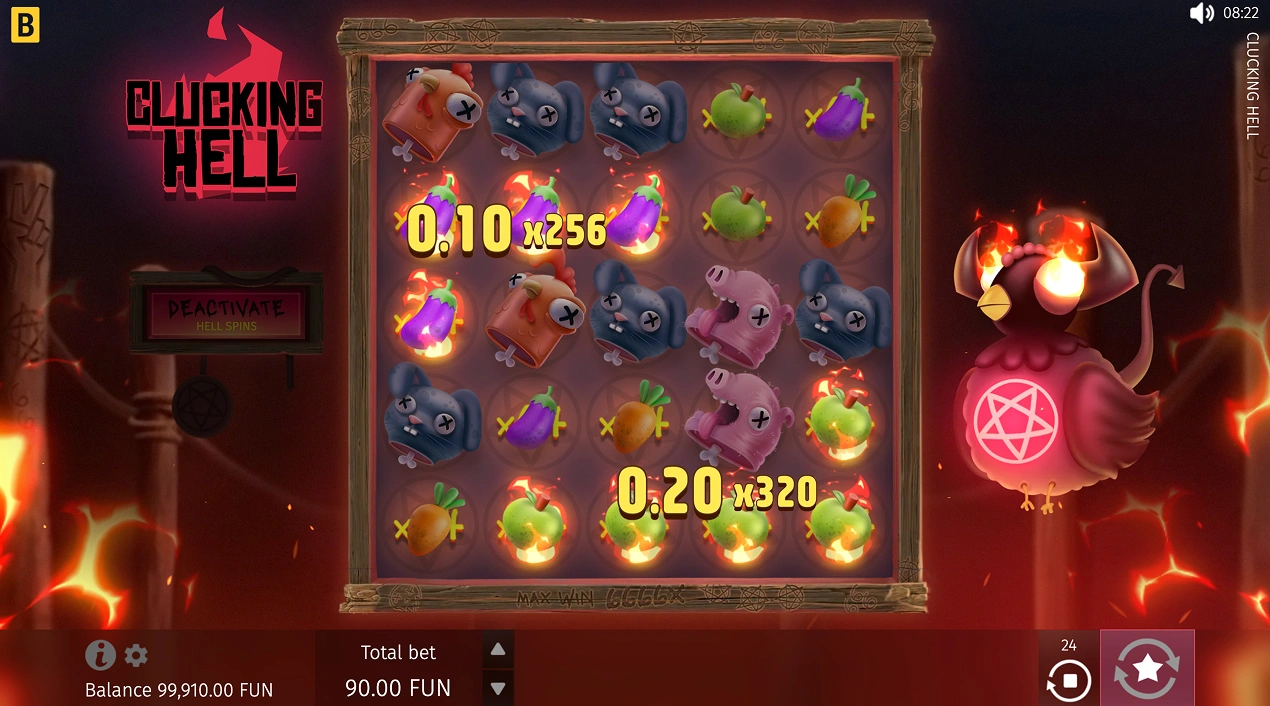Stop the autoplay spins
The height and width of the screenshot is (706, 1270).
point(1068,681)
